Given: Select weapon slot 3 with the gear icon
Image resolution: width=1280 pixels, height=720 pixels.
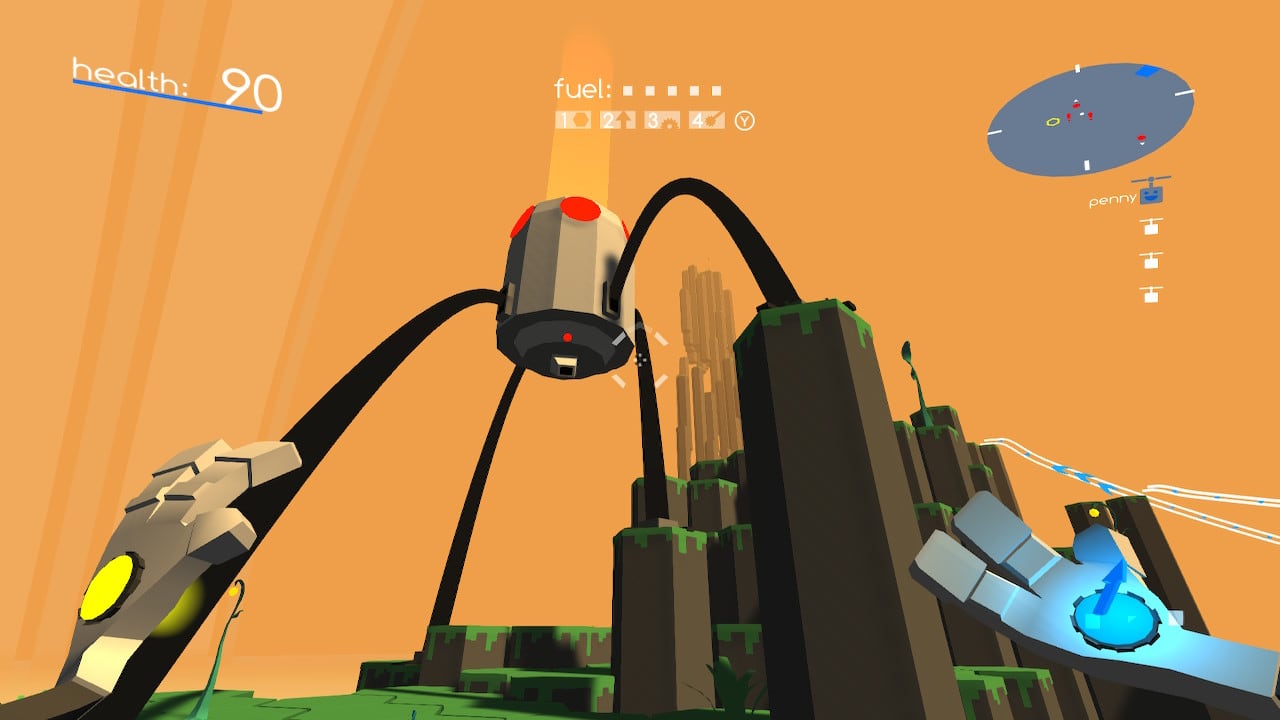Looking at the screenshot, I should point(662,119).
